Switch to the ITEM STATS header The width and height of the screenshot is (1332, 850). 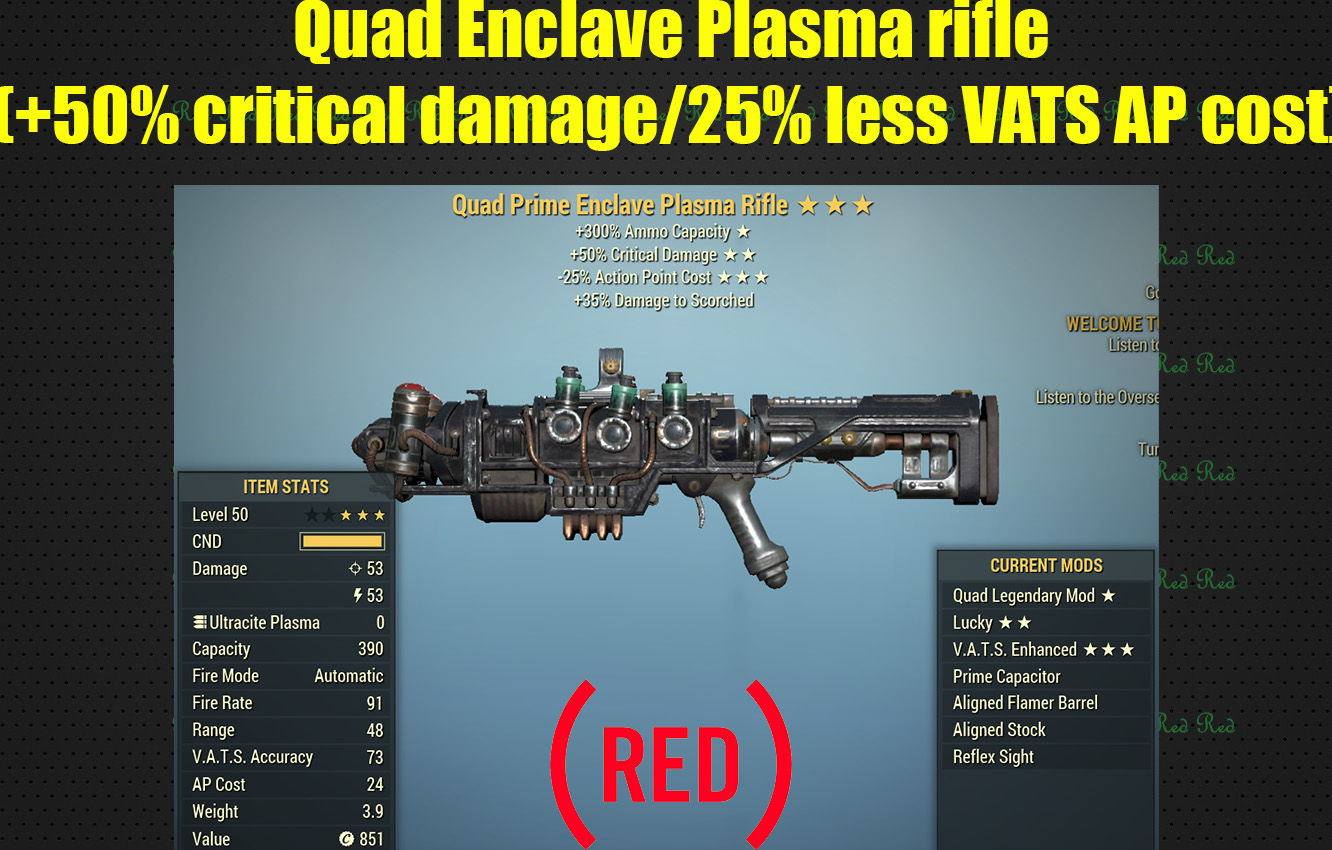coord(286,487)
